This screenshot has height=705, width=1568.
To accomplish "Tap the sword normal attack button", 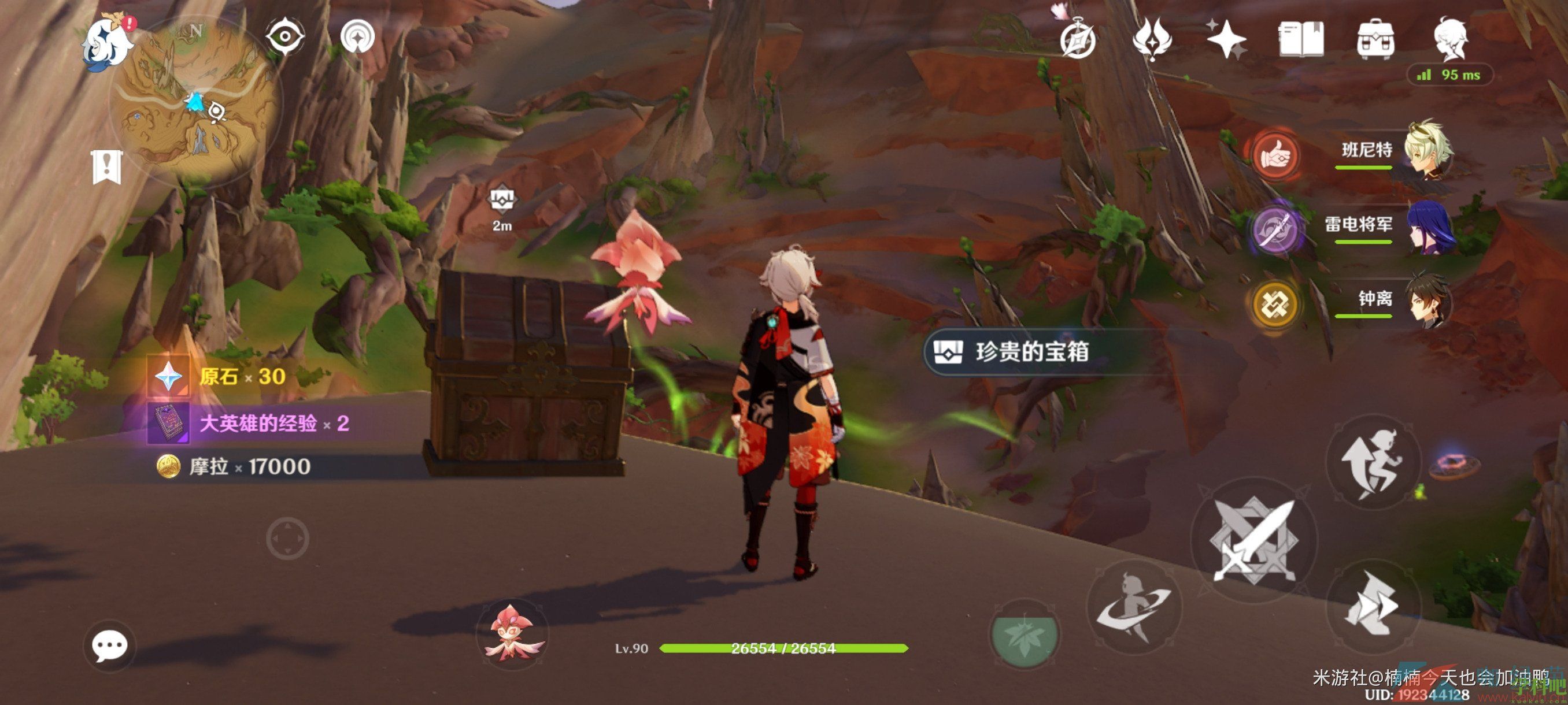I will point(1254,540).
